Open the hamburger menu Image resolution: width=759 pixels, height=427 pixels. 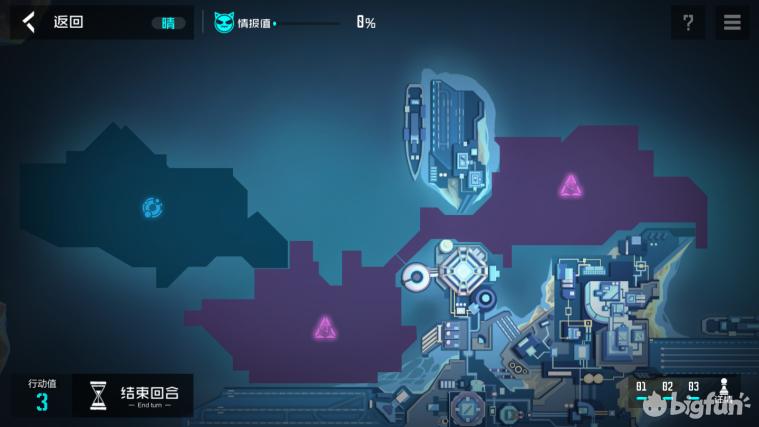(x=732, y=22)
